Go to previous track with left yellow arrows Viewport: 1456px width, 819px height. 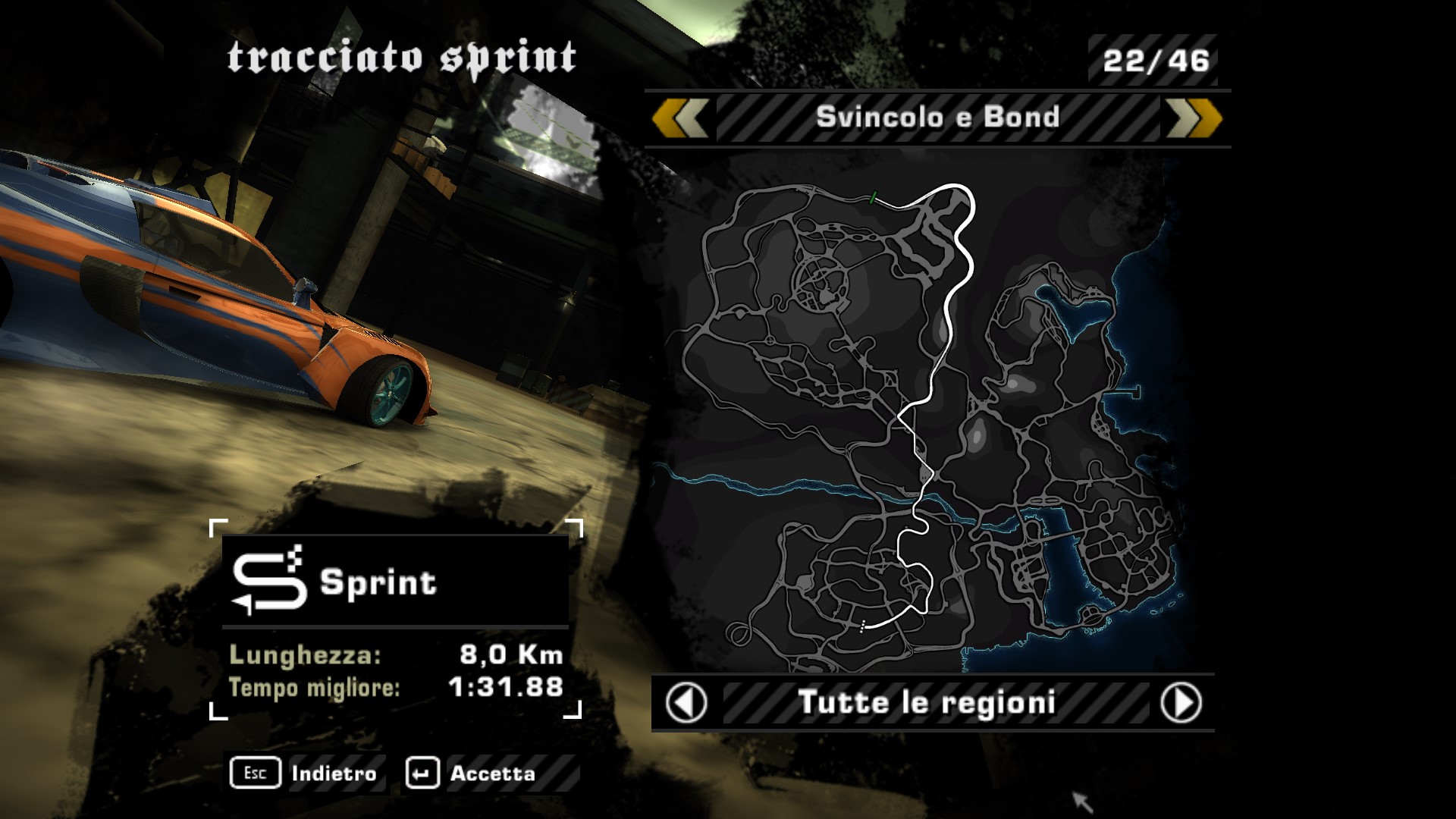[x=680, y=118]
